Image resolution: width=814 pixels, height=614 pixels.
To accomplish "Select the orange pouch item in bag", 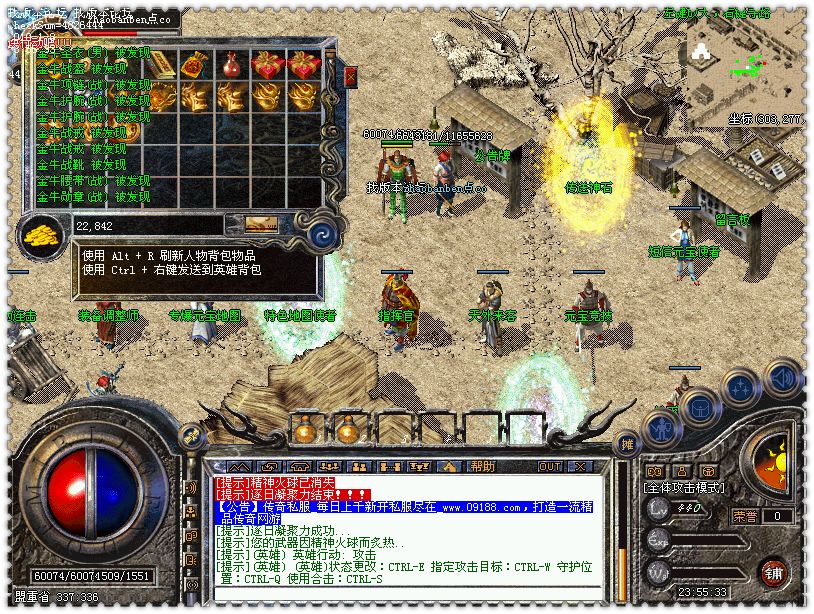I will 193,65.
